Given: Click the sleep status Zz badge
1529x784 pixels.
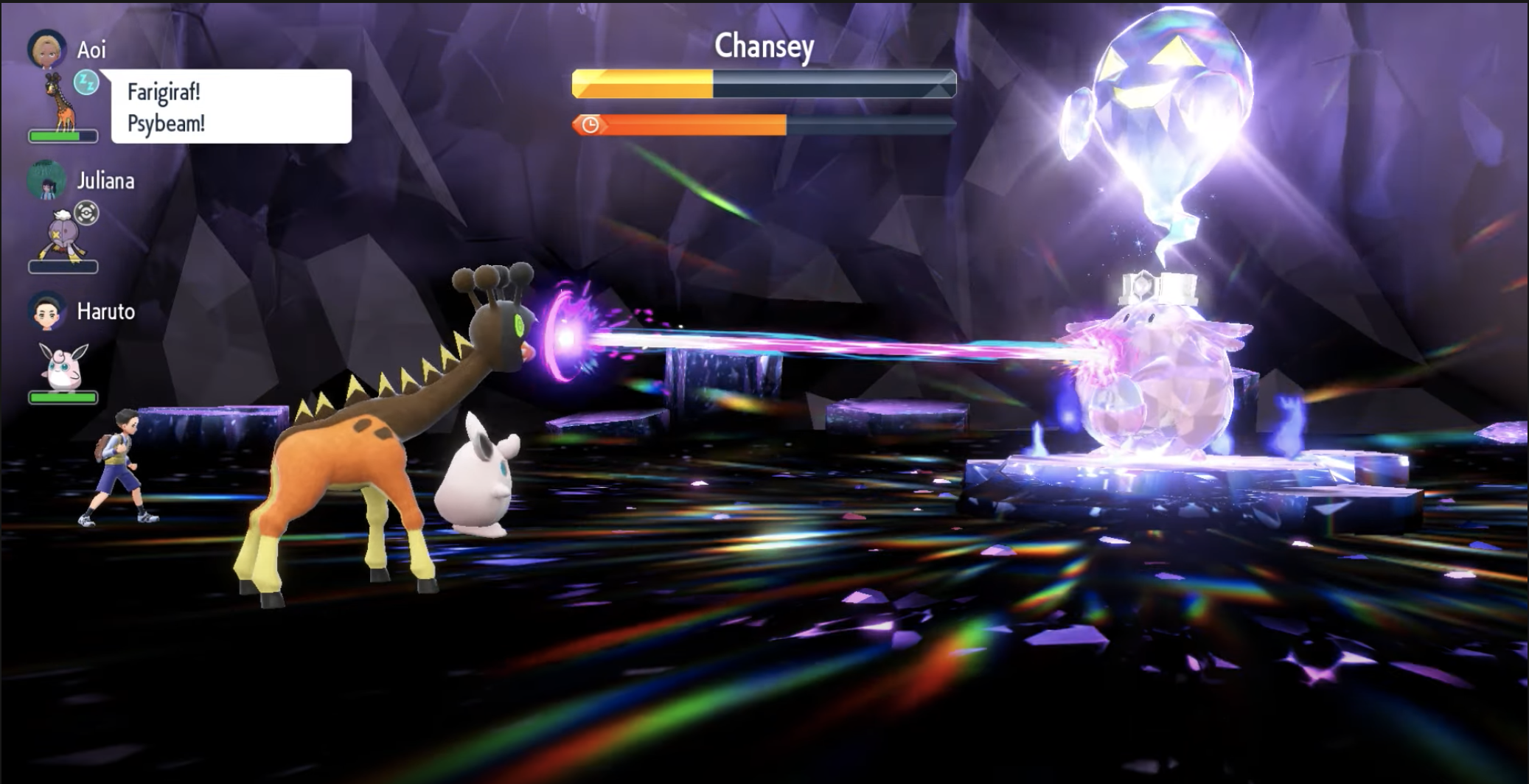Looking at the screenshot, I should pyautogui.click(x=86, y=83).
